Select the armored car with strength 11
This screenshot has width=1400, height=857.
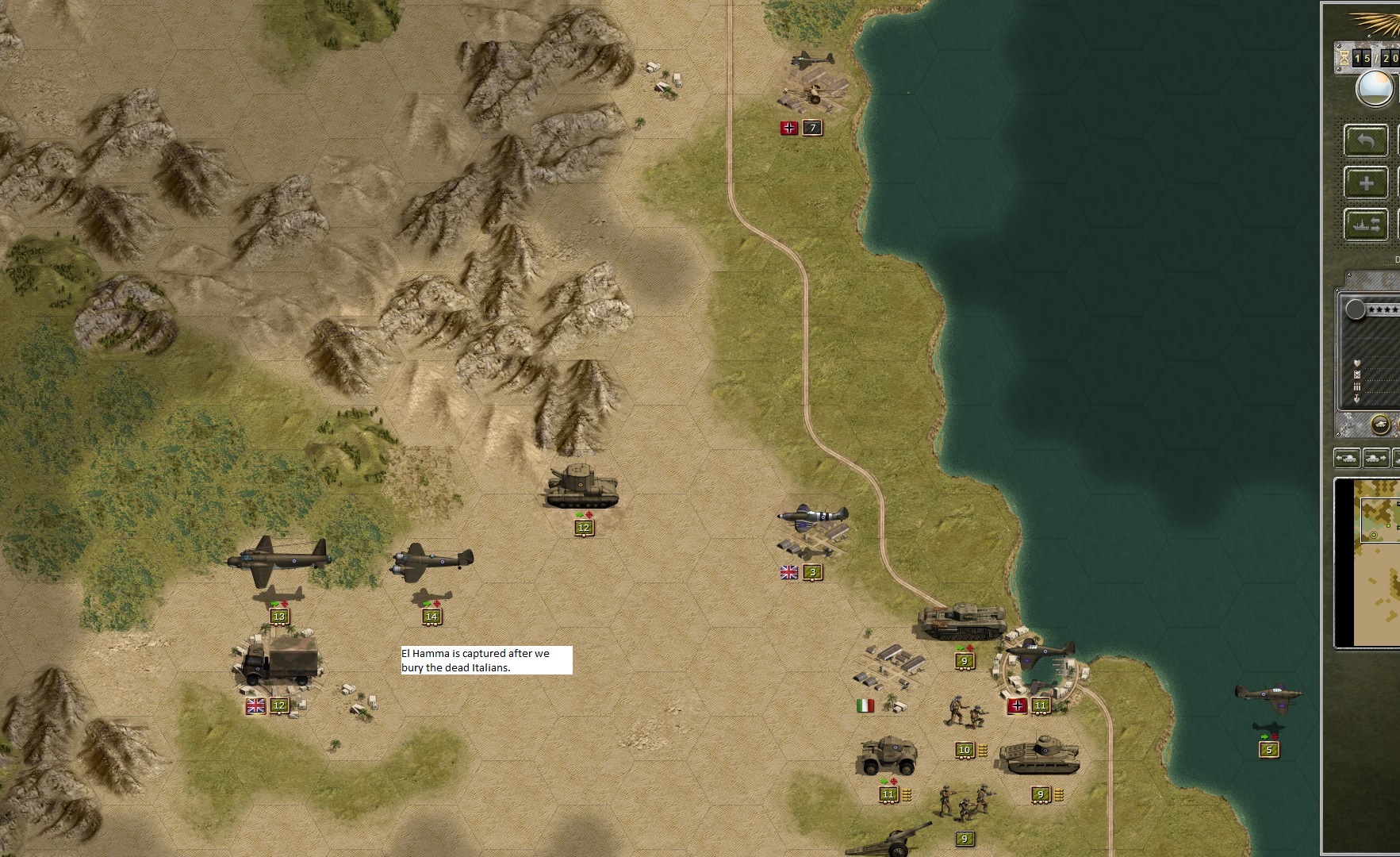point(887,756)
